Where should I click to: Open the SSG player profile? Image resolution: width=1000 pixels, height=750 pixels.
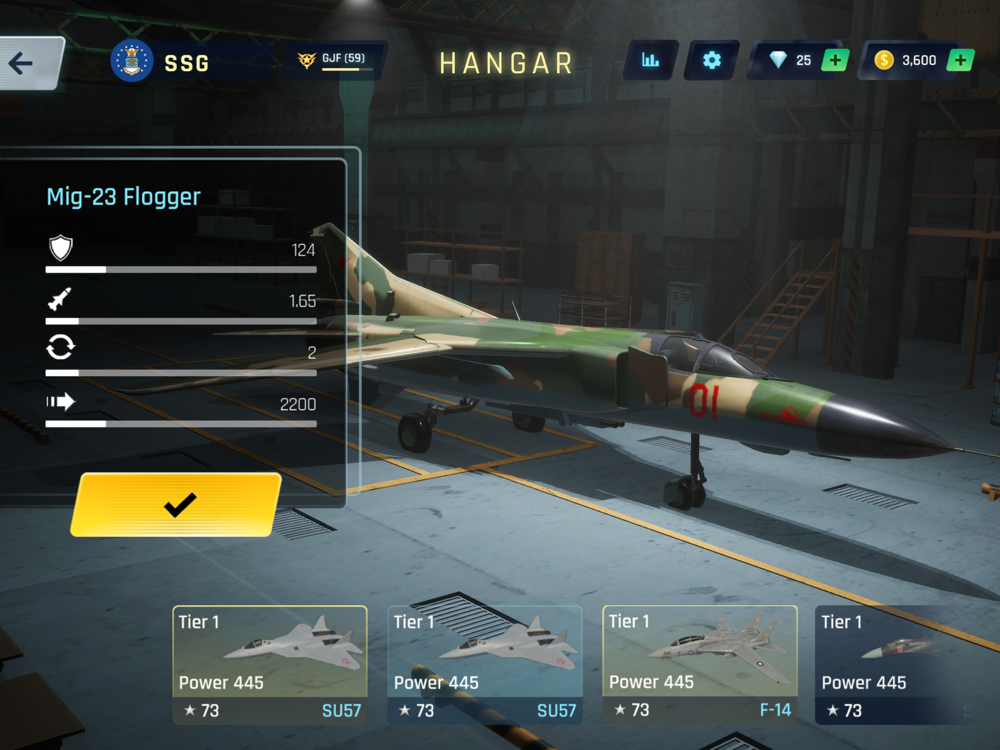coord(163,62)
